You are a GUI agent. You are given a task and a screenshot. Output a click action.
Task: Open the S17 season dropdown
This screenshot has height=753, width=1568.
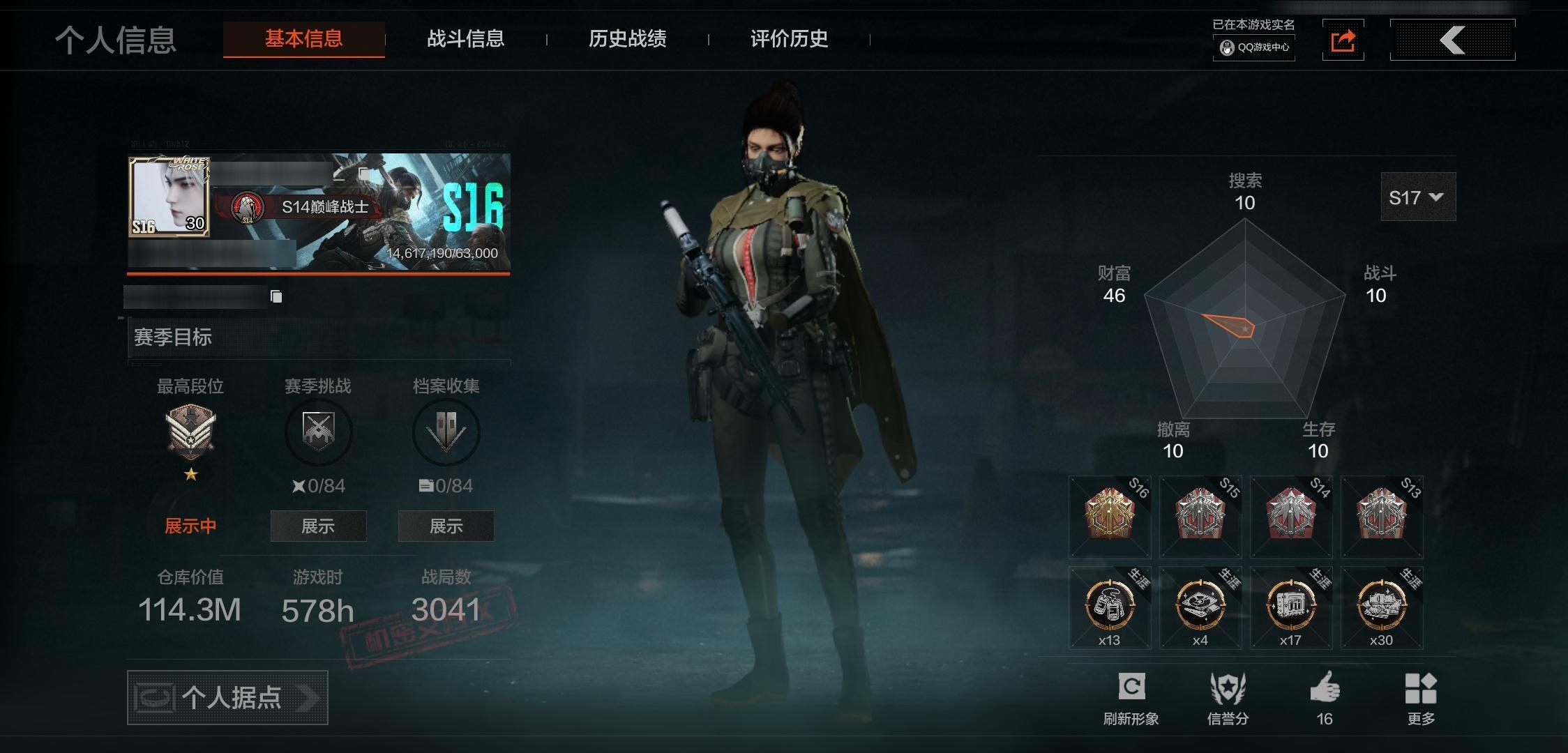[x=1417, y=198]
